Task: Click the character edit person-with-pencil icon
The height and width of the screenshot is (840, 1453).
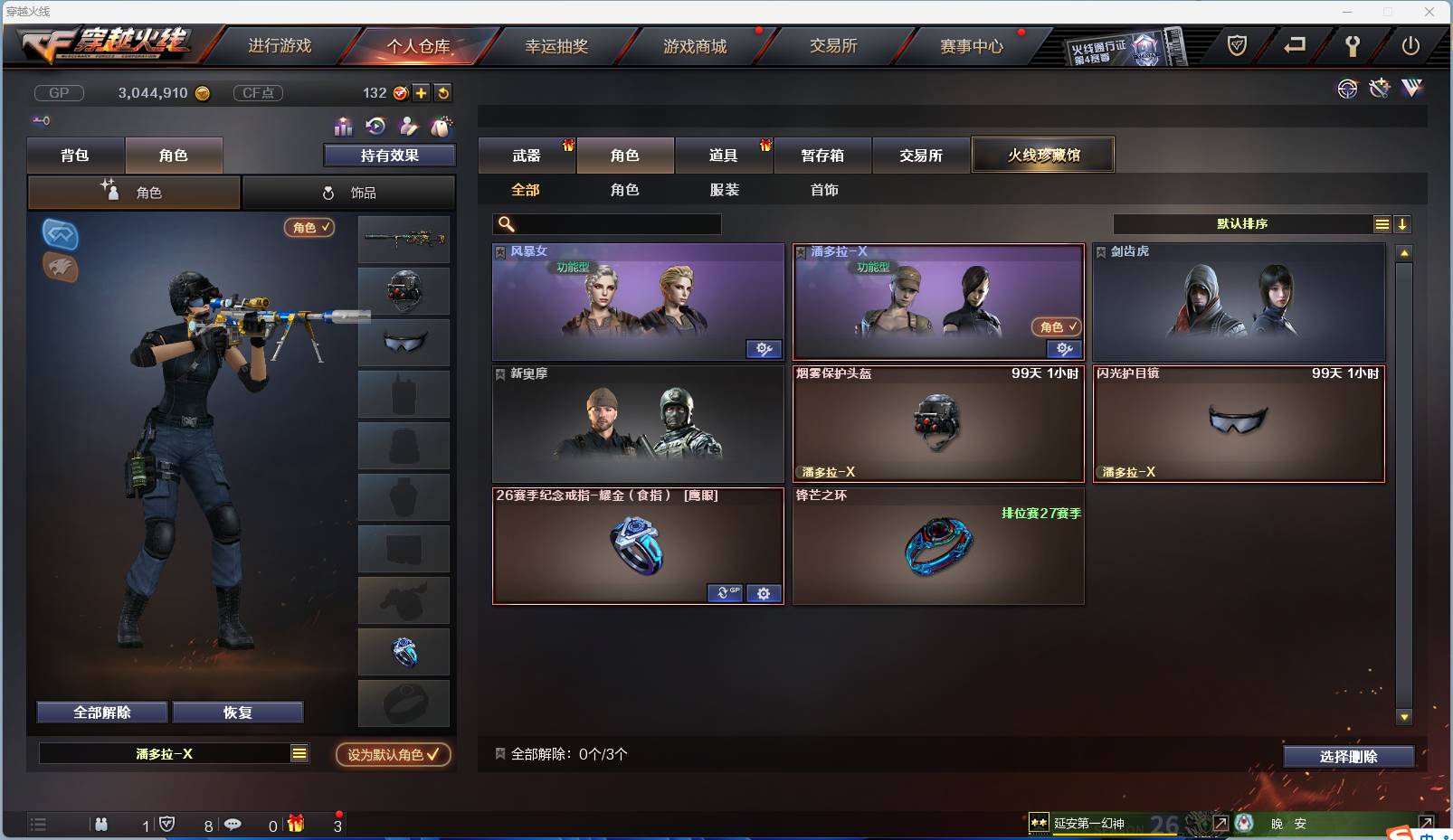Action: coord(408,127)
